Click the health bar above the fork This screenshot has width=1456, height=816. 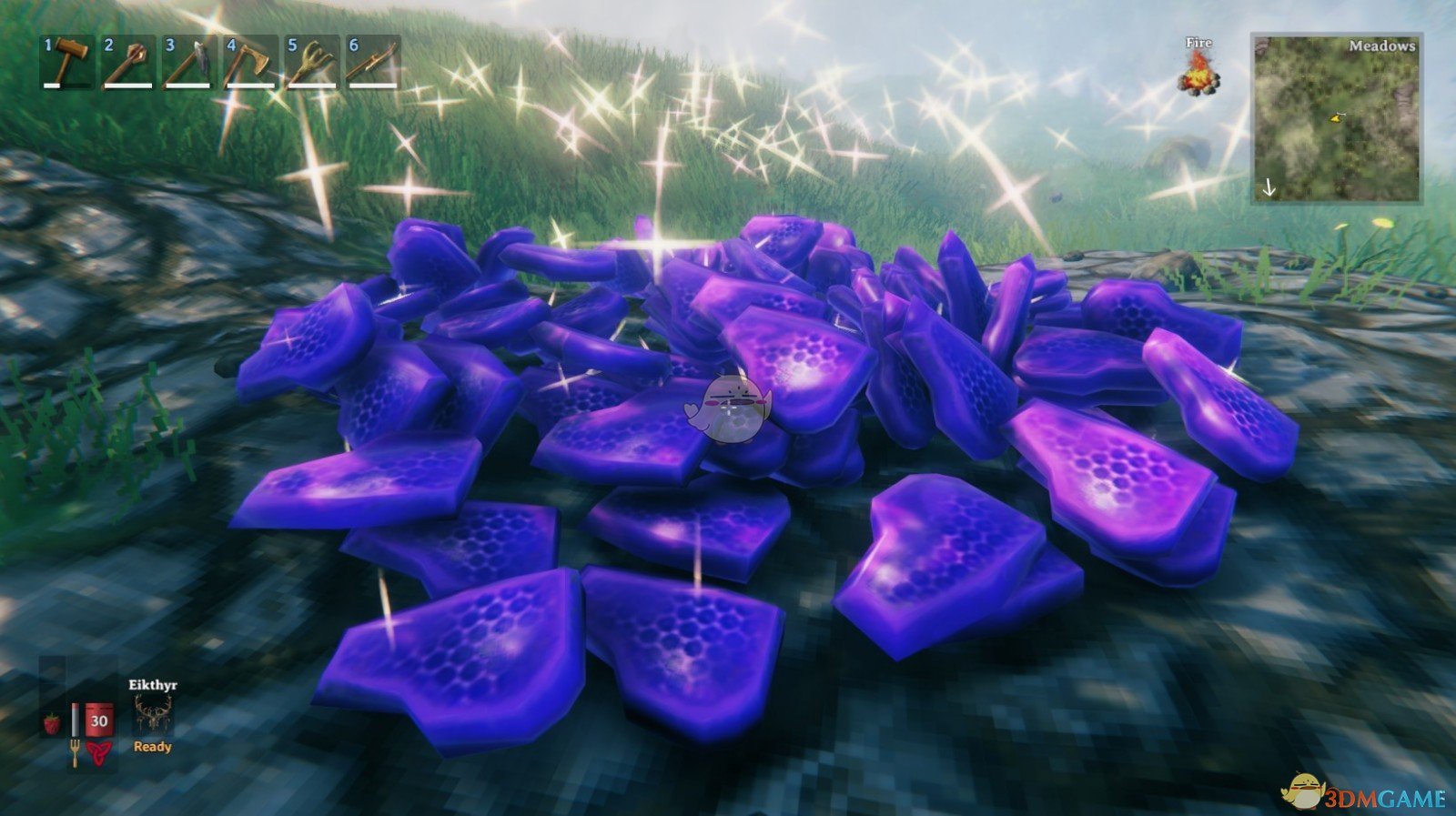pyautogui.click(x=76, y=720)
